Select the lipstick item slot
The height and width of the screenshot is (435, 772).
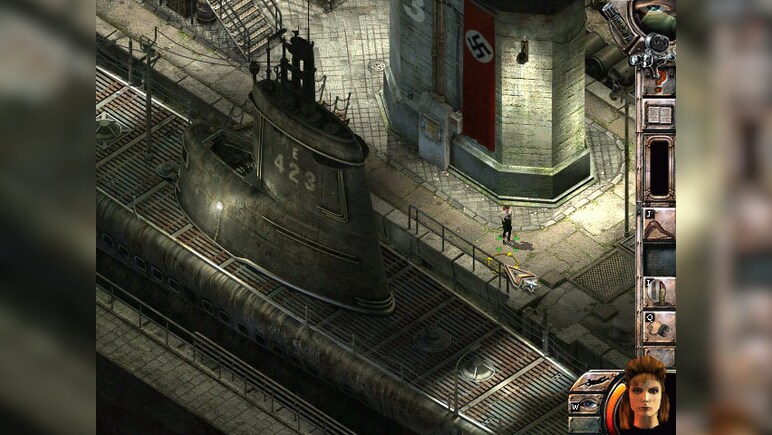pos(658,291)
